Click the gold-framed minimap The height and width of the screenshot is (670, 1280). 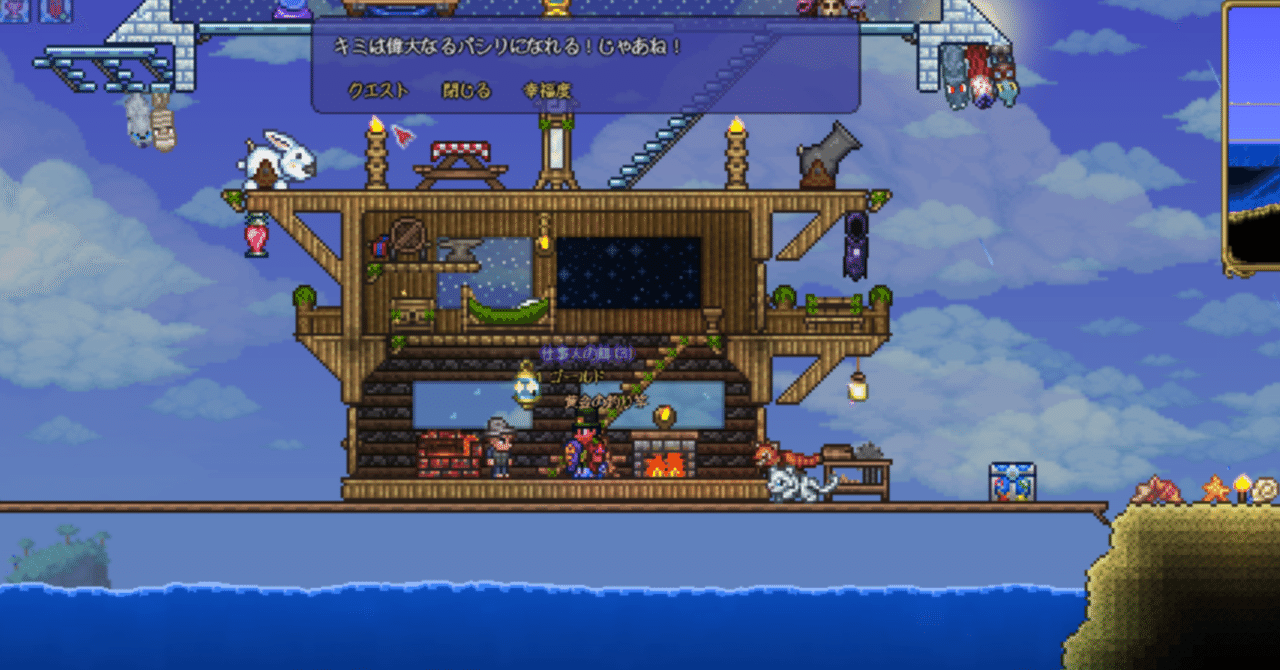click(x=1254, y=140)
